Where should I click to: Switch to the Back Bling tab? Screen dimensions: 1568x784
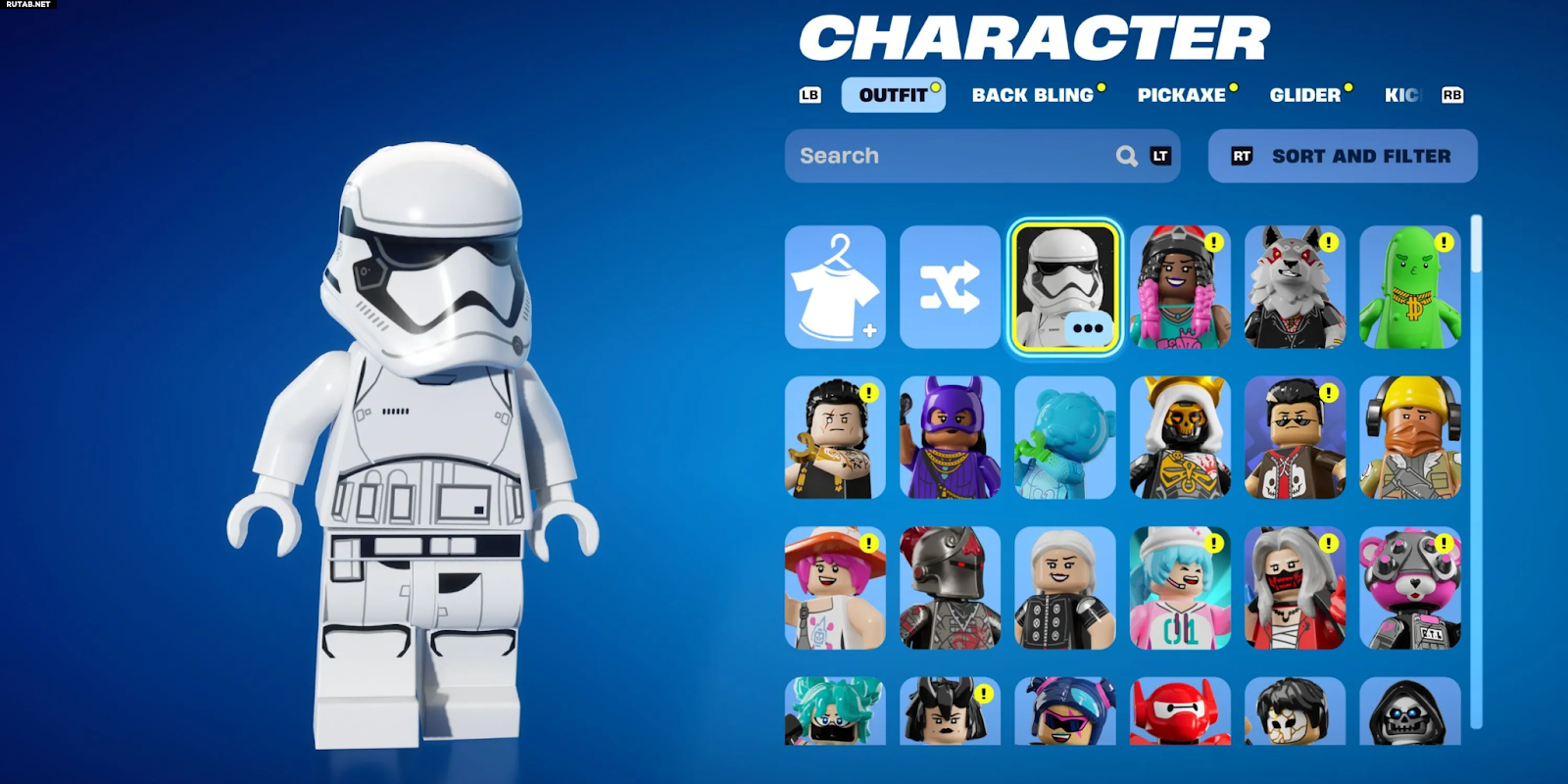[1033, 95]
